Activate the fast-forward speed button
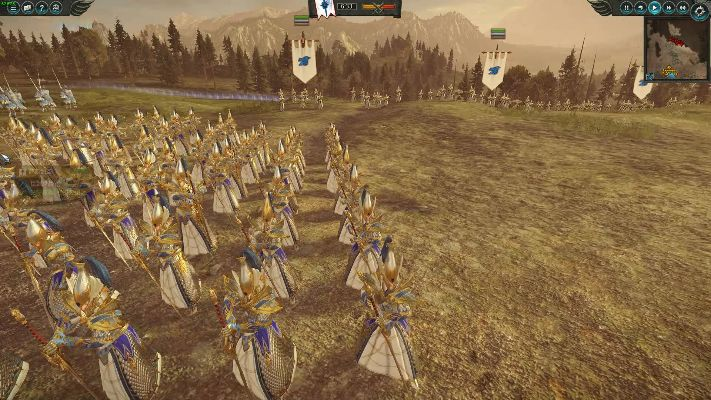711x400 pixels. point(669,7)
